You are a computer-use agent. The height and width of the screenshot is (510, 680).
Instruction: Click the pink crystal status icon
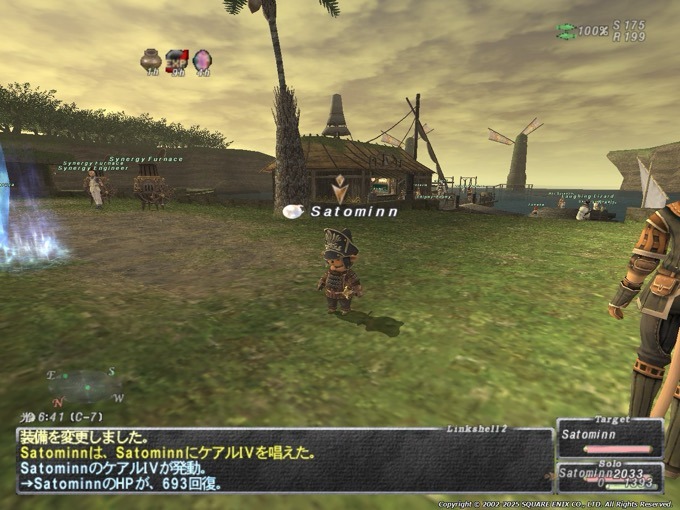pos(202,61)
